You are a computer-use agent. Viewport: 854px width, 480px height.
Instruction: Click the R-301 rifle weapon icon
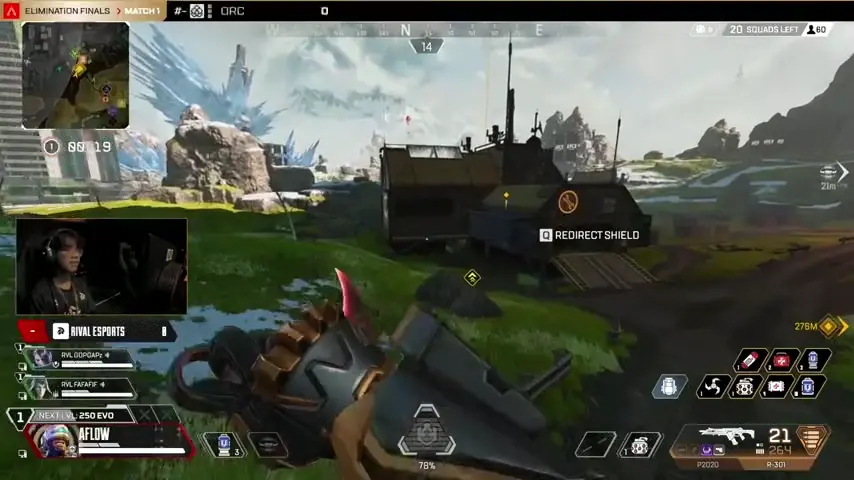(x=728, y=437)
